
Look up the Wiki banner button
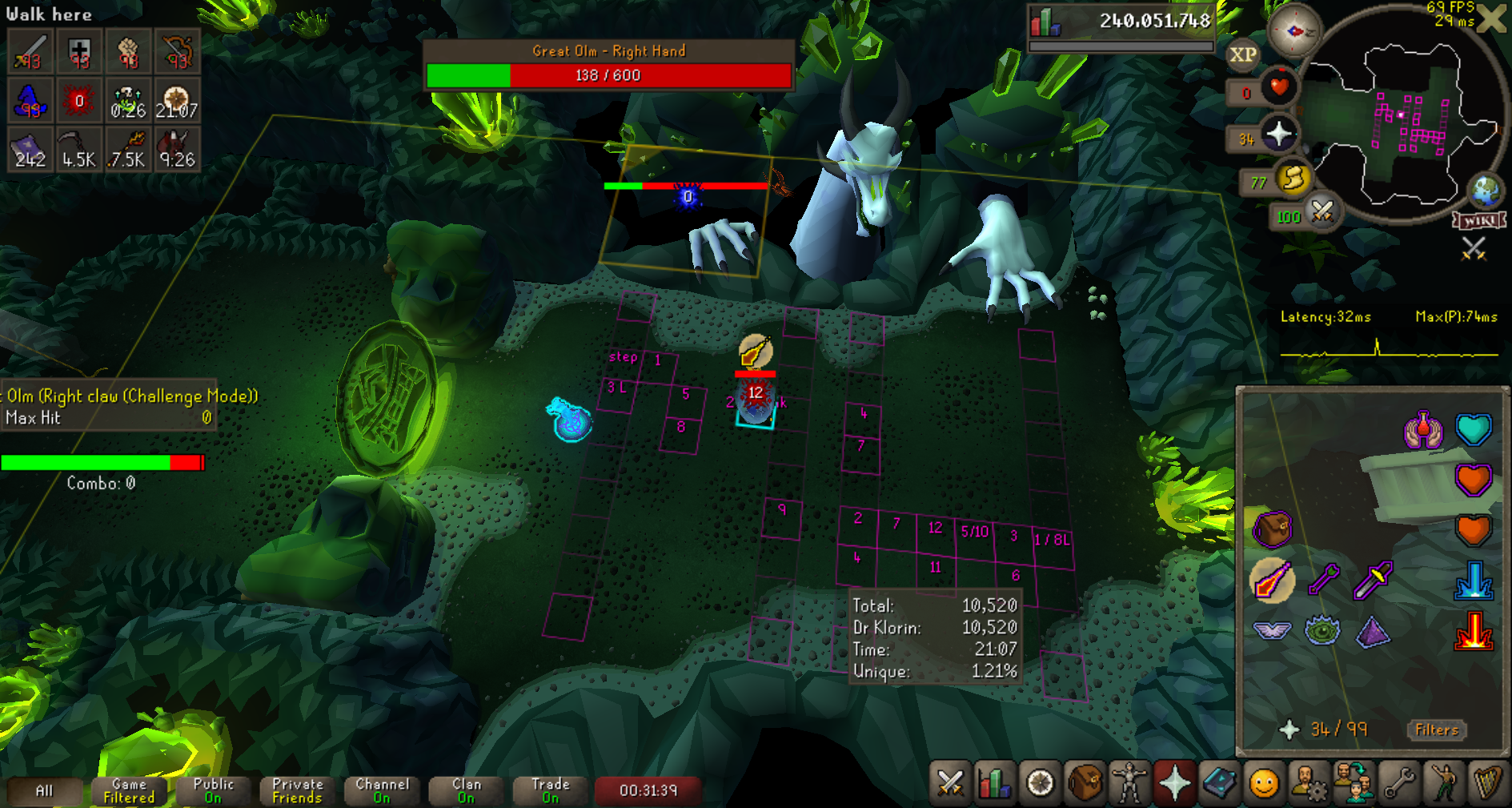[1479, 220]
